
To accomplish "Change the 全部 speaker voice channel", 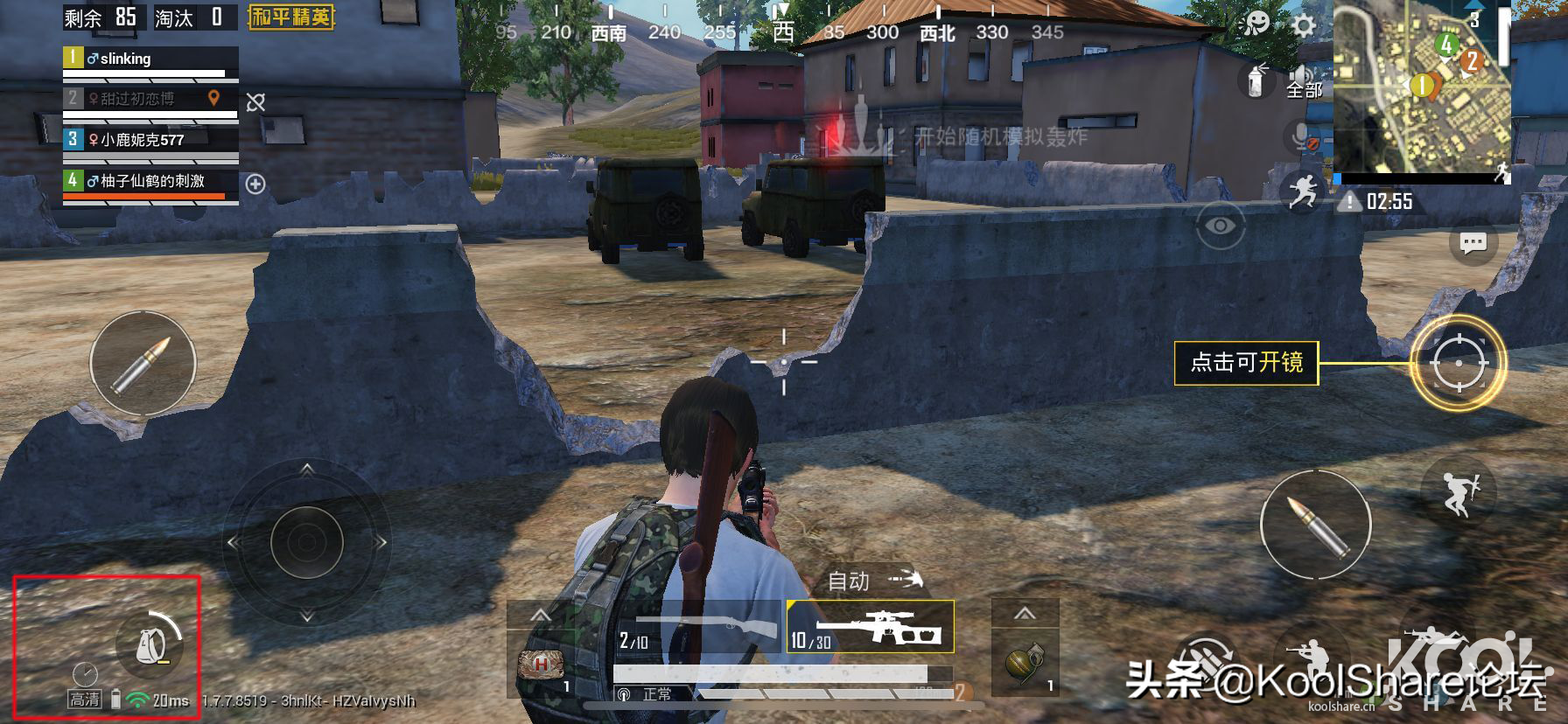I will point(1304,82).
